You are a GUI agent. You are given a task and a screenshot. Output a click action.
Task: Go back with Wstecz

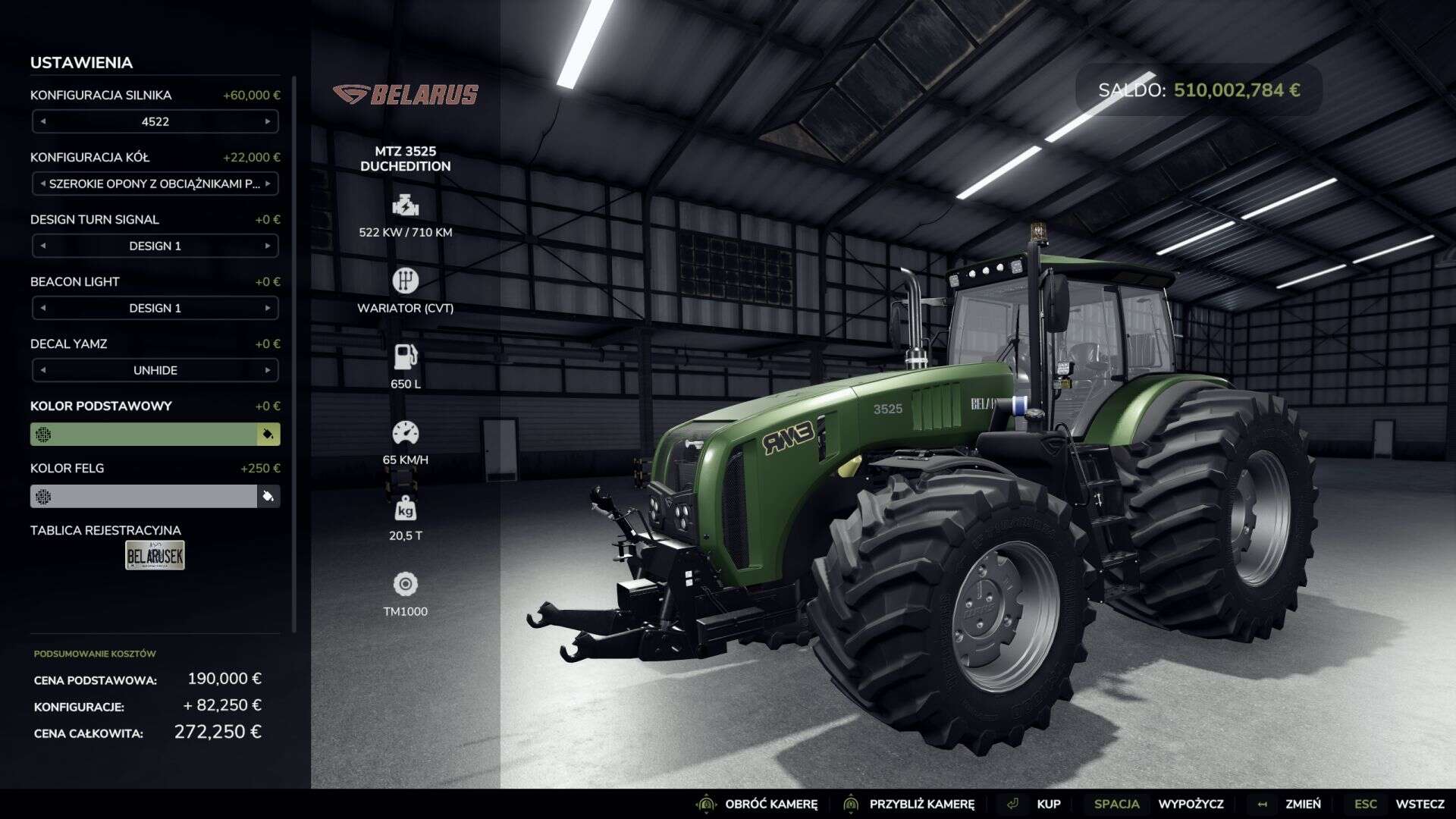pos(1419,804)
